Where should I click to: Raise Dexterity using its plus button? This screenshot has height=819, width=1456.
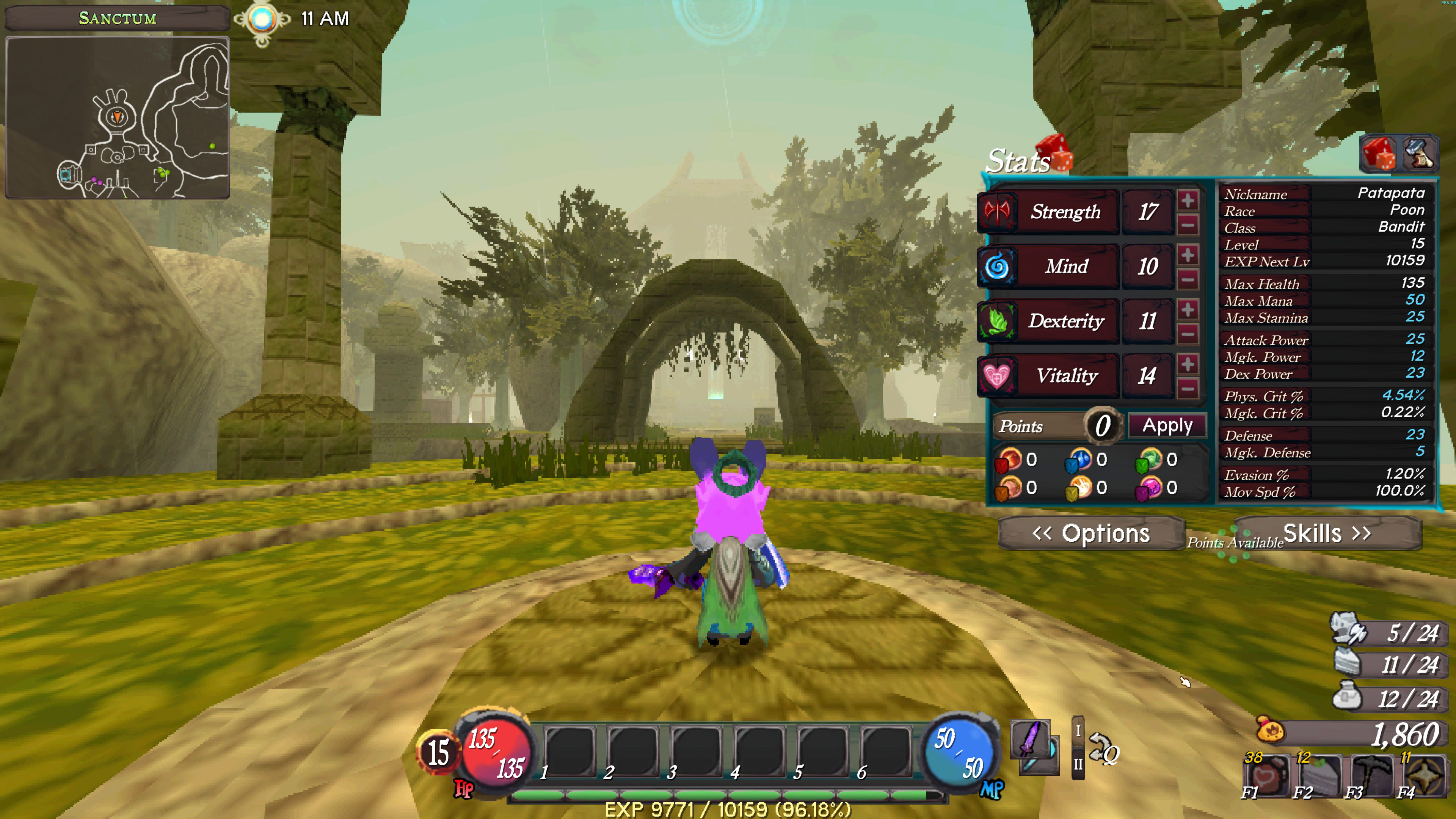(x=1188, y=310)
